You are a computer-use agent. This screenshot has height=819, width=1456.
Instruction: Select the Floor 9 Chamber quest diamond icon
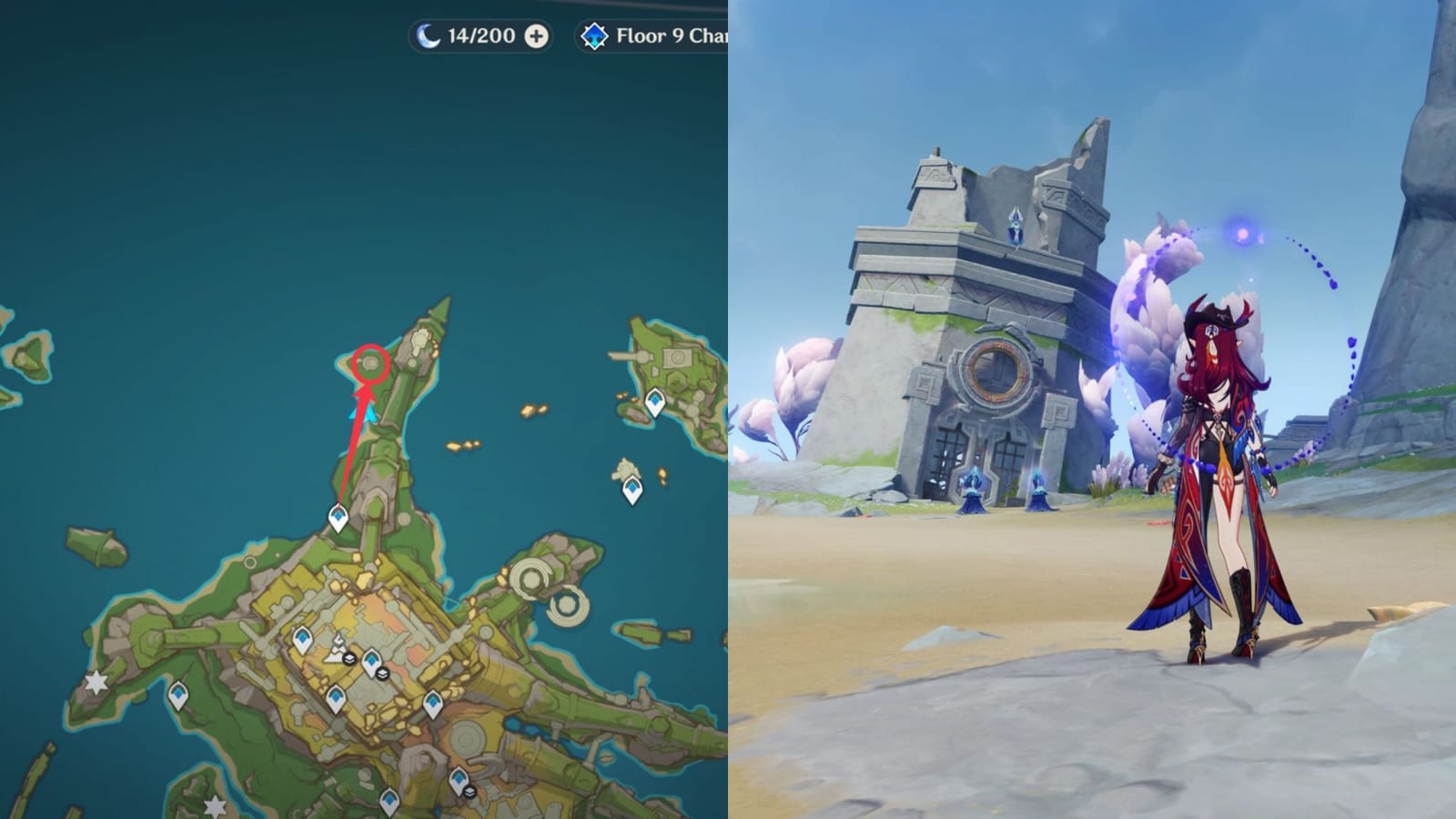pos(595,35)
